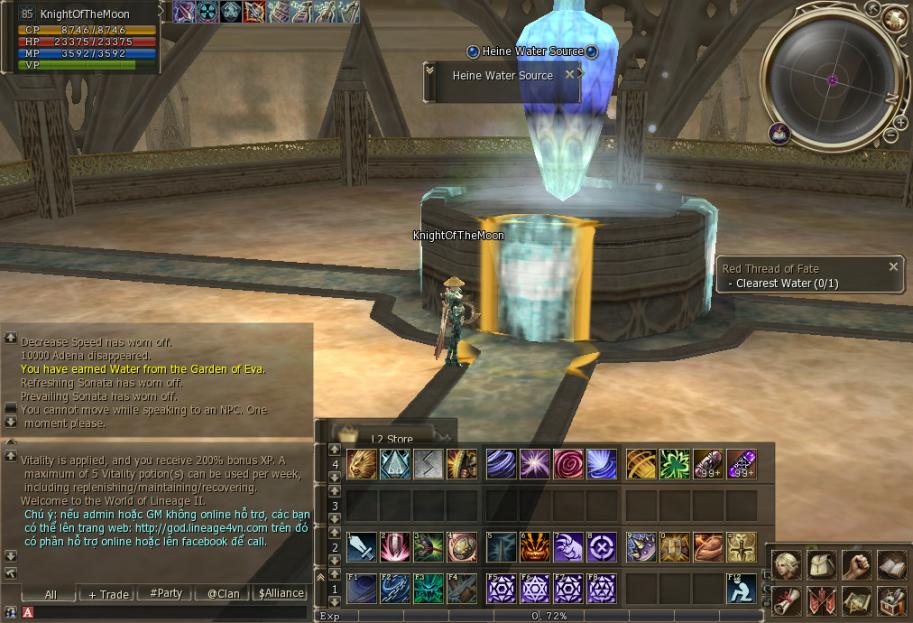The image size is (913, 623).
Task: Open the treasure chest system menu icon
Action: pos(890,600)
